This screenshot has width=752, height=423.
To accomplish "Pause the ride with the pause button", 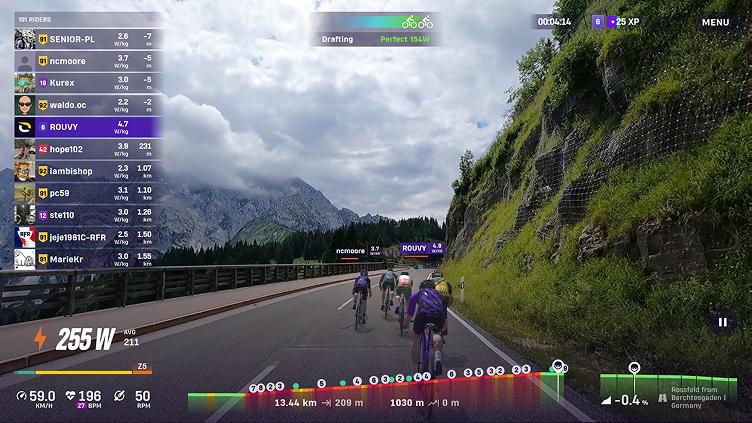I will tap(722, 321).
